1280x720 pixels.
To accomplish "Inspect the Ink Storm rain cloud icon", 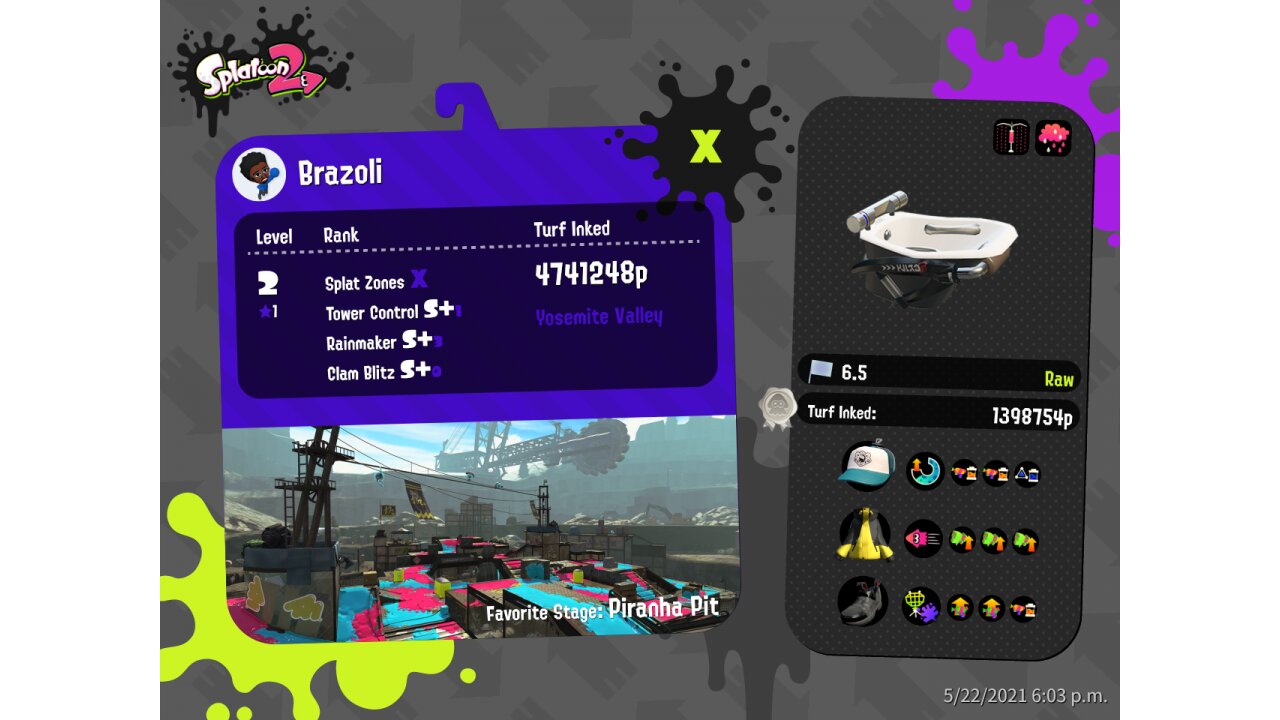I will pos(1053,137).
